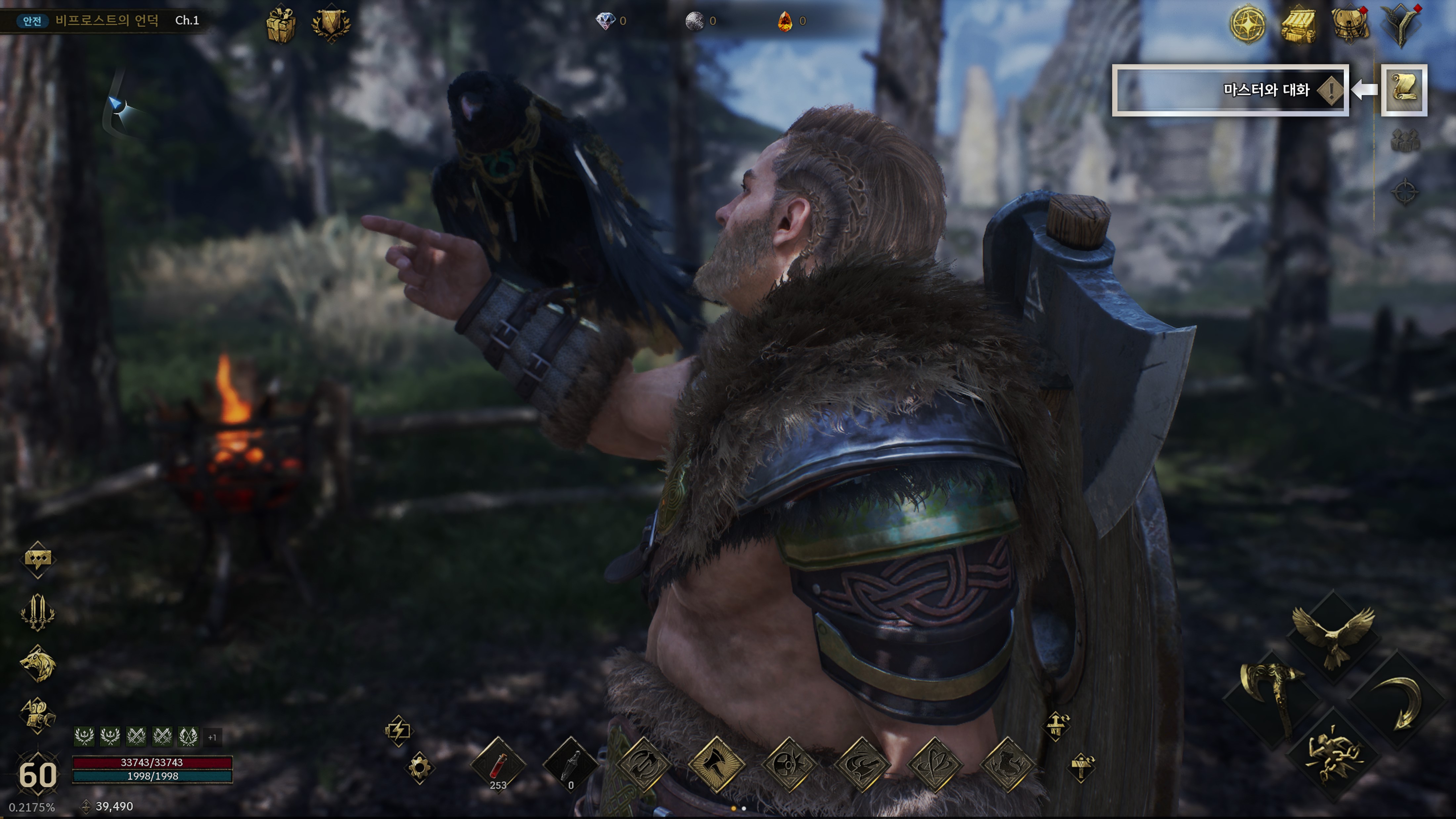
Task: Expand the +1 buff overflow indicator
Action: point(212,737)
